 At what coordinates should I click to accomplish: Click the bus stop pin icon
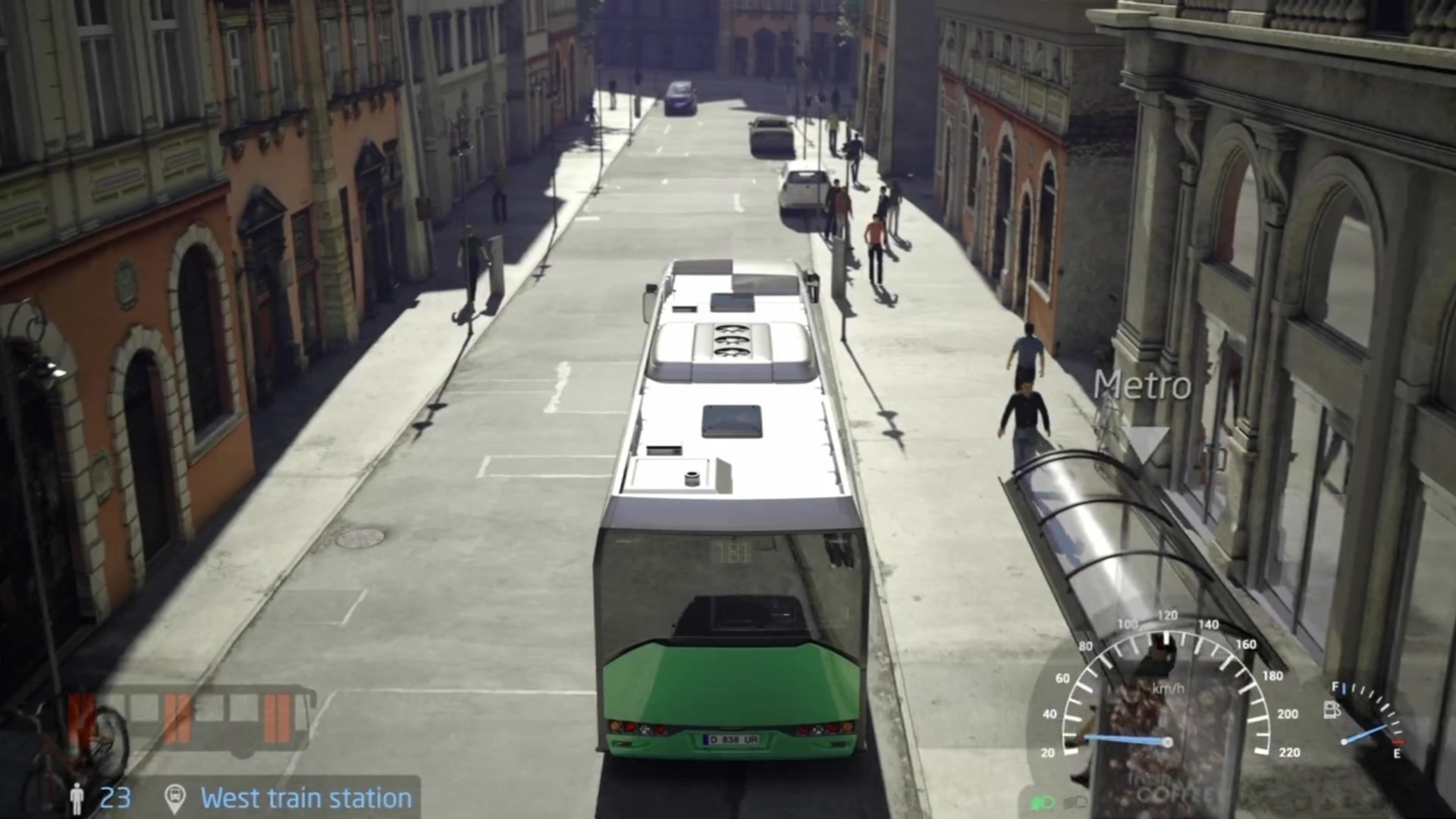click(x=175, y=799)
